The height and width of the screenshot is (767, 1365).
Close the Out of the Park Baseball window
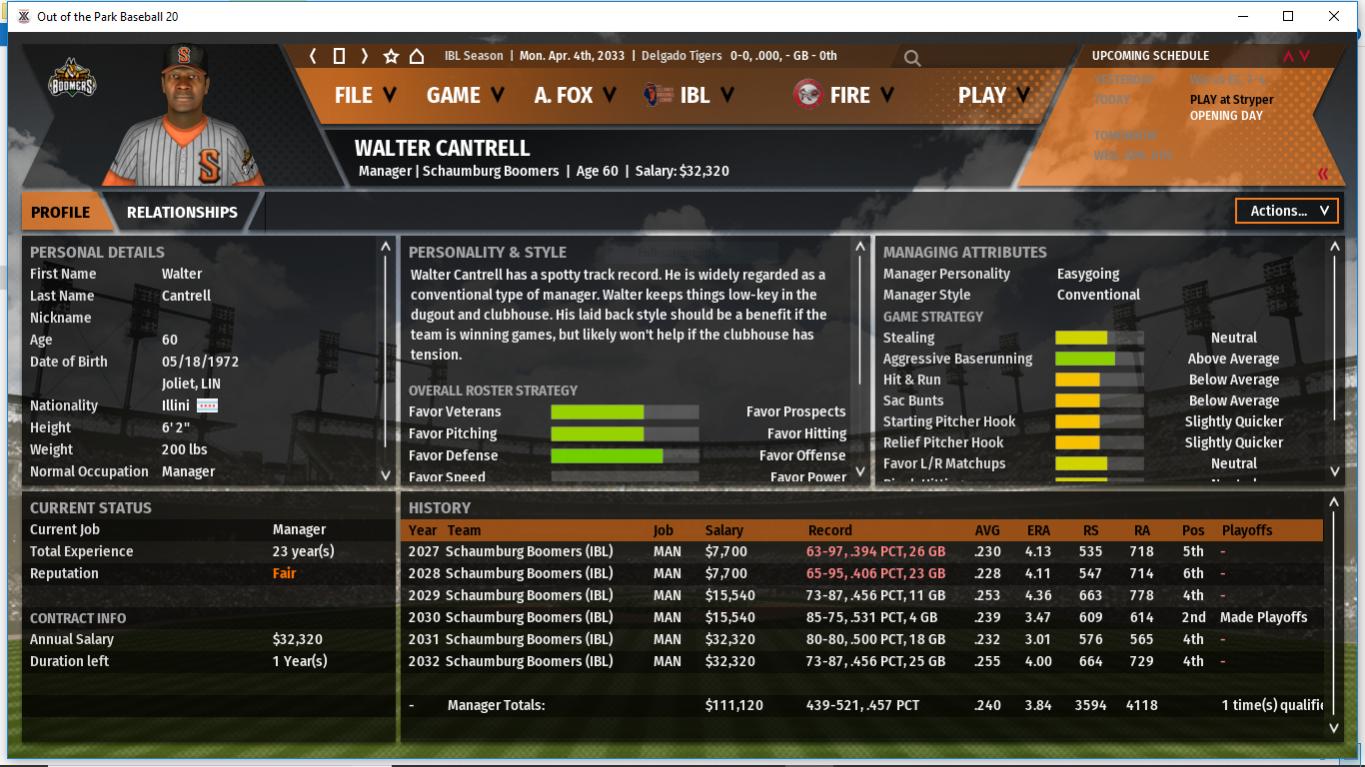[x=1334, y=16]
